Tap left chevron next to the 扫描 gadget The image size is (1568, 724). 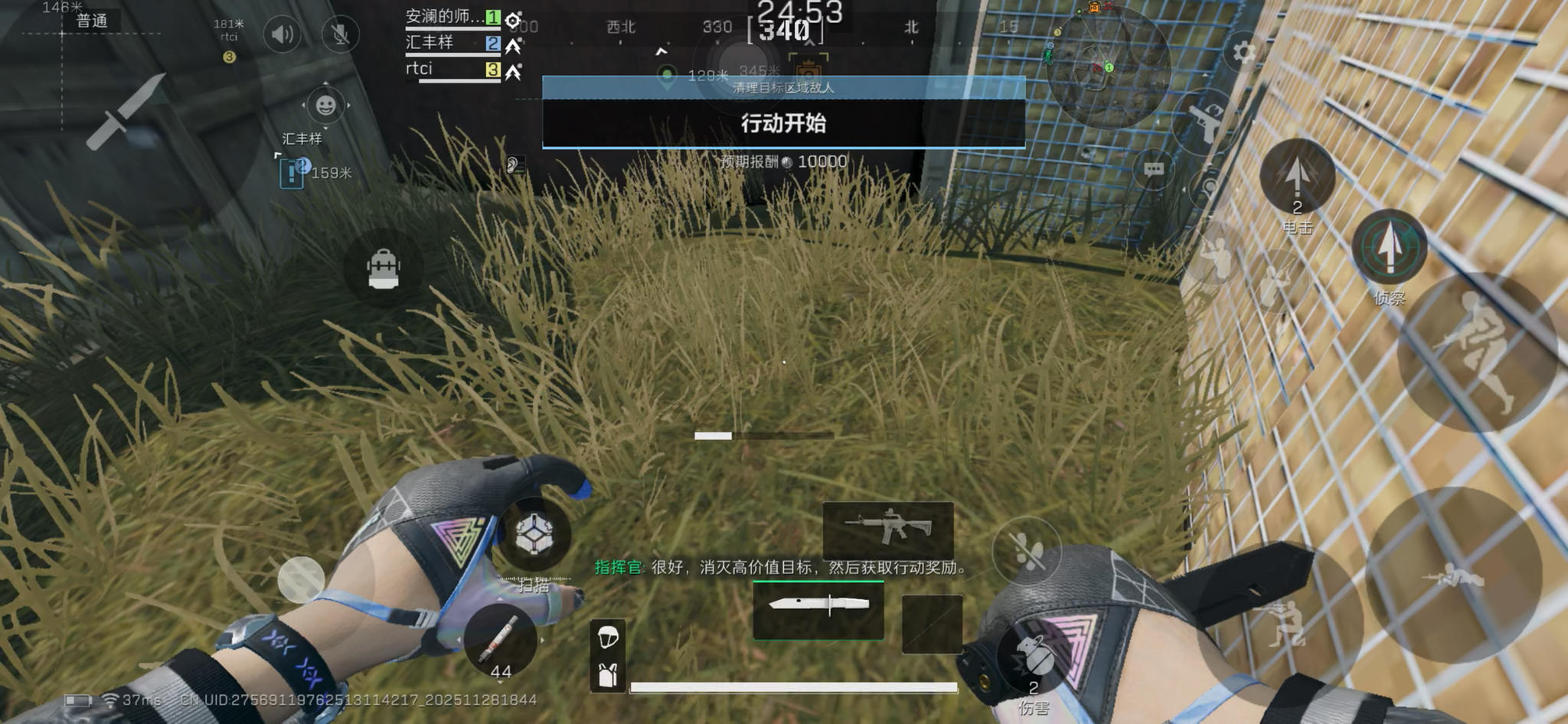click(x=459, y=639)
